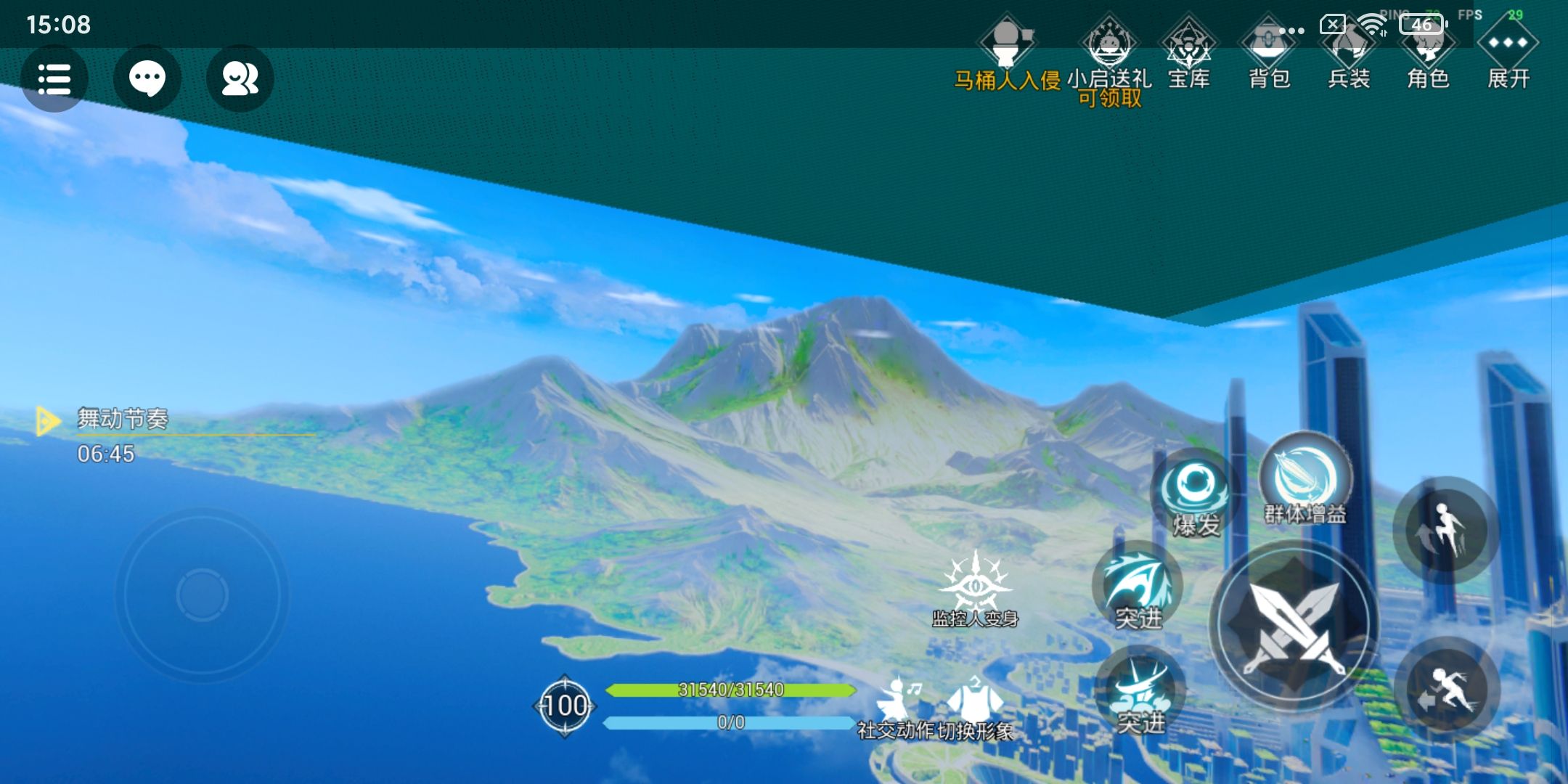
Task: Open the 兵装 armament menu
Action: coord(1349,54)
